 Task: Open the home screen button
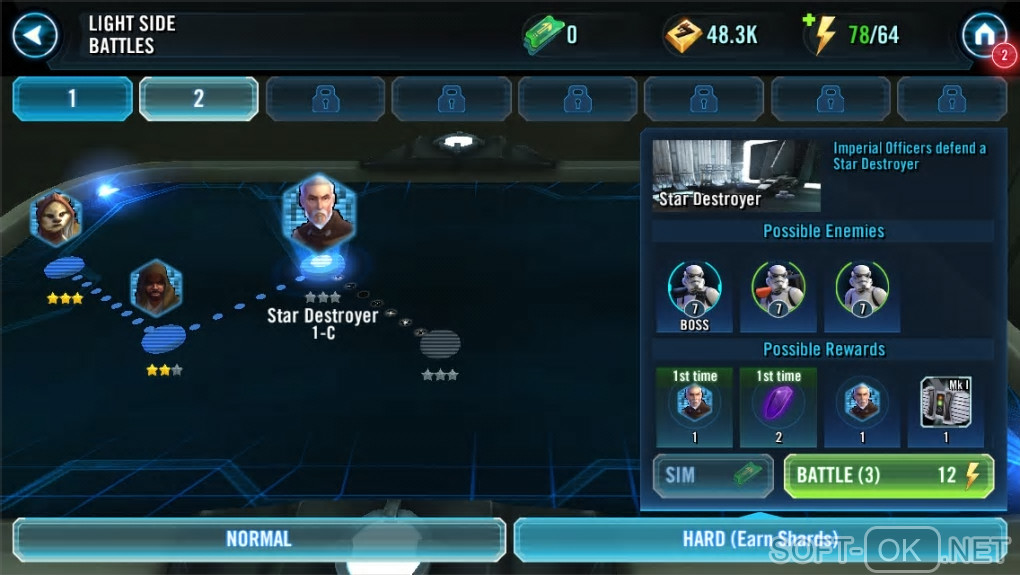click(983, 36)
